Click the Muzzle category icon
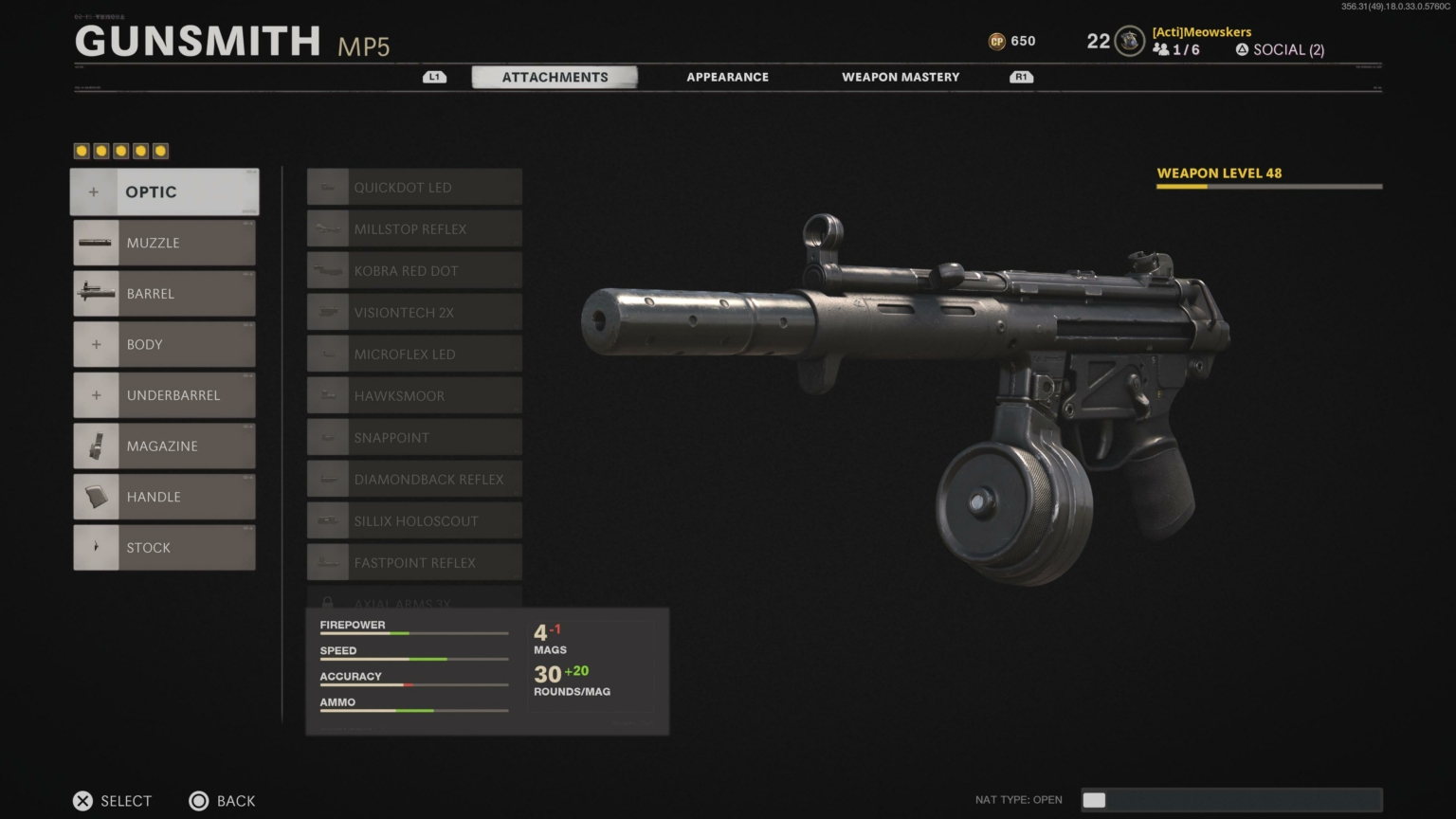 [x=95, y=243]
